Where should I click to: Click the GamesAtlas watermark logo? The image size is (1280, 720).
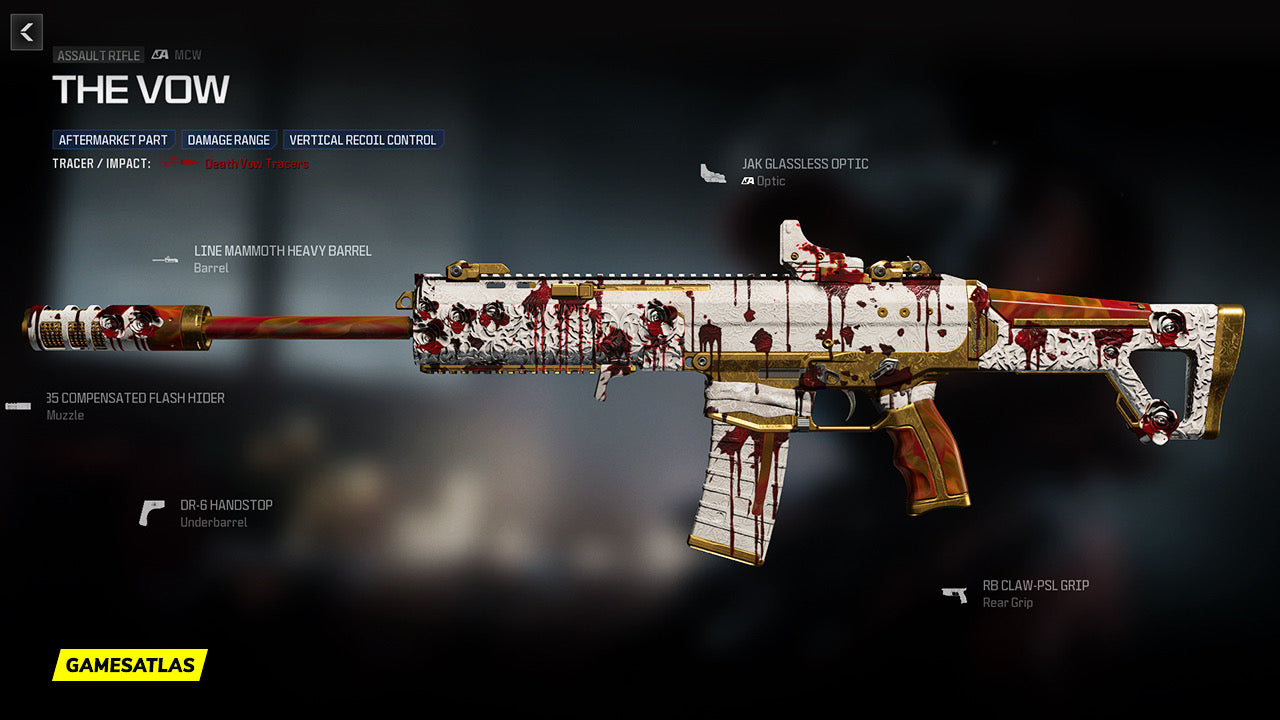point(130,665)
